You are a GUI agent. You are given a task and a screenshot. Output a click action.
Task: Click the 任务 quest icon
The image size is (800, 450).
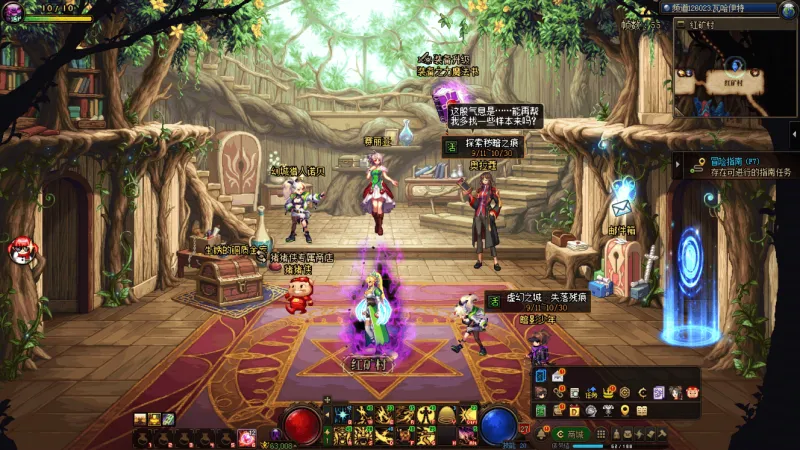590,392
